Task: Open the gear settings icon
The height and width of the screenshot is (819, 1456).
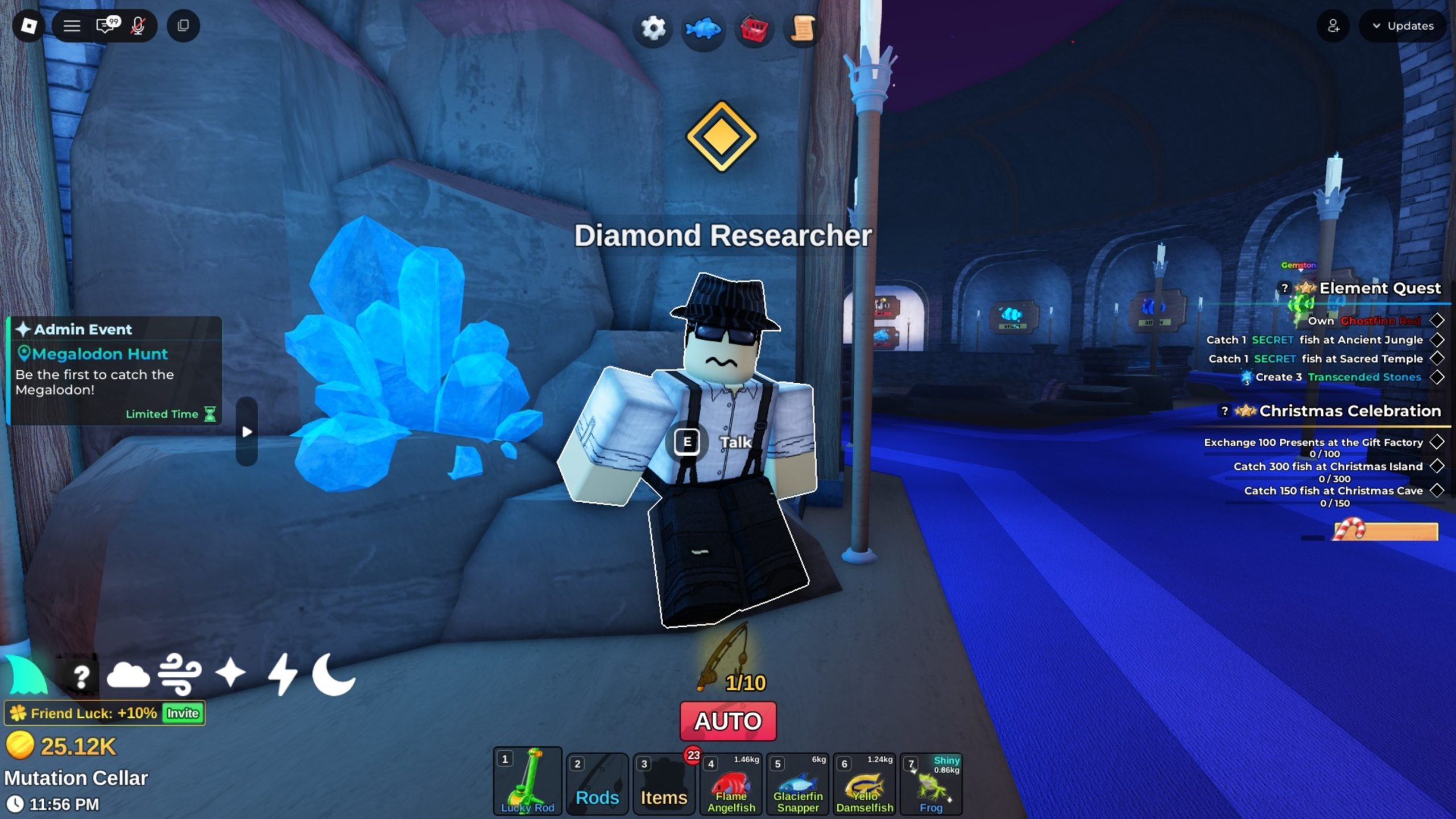Action: [652, 28]
